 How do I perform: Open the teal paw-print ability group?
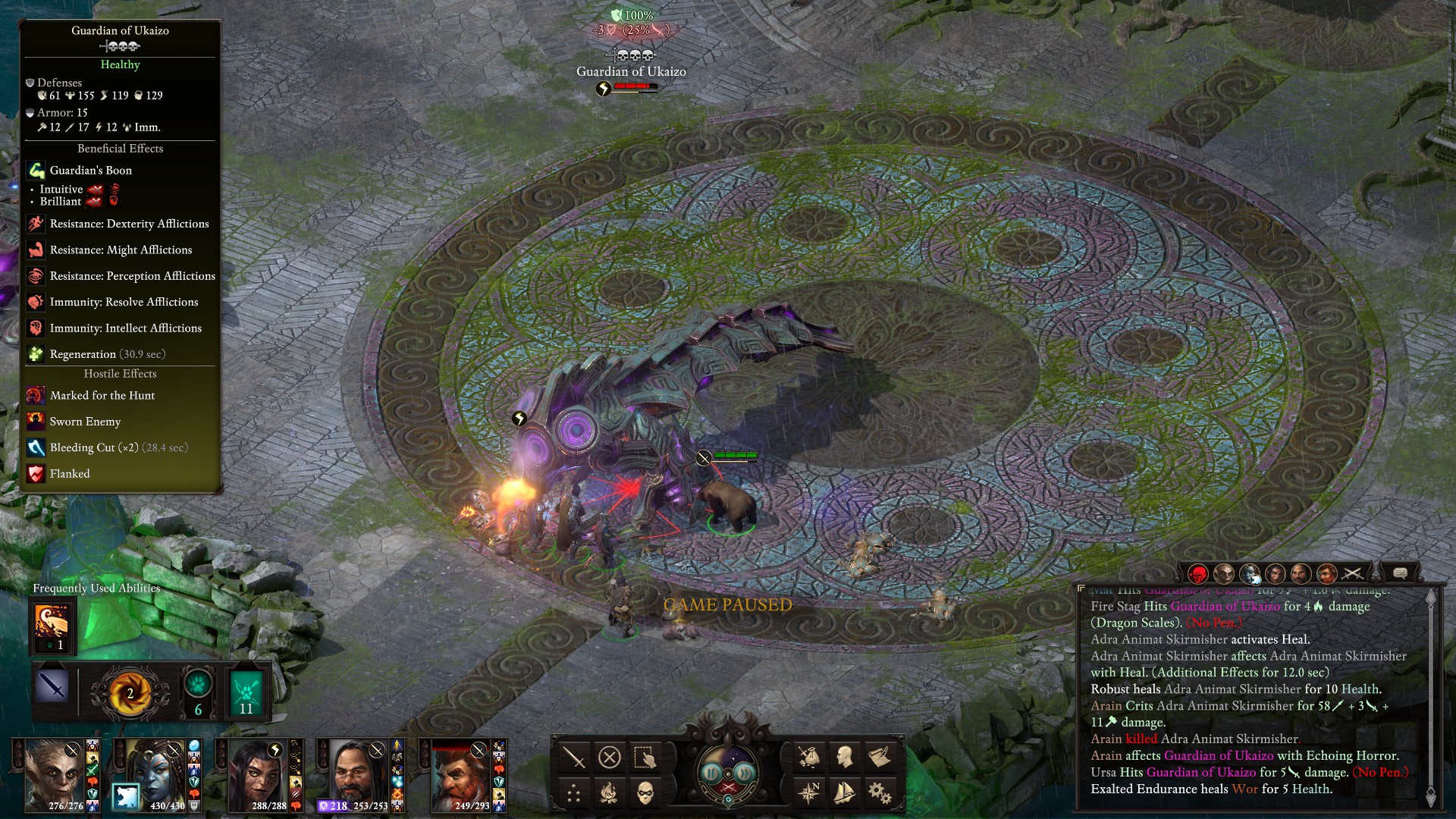click(x=198, y=690)
